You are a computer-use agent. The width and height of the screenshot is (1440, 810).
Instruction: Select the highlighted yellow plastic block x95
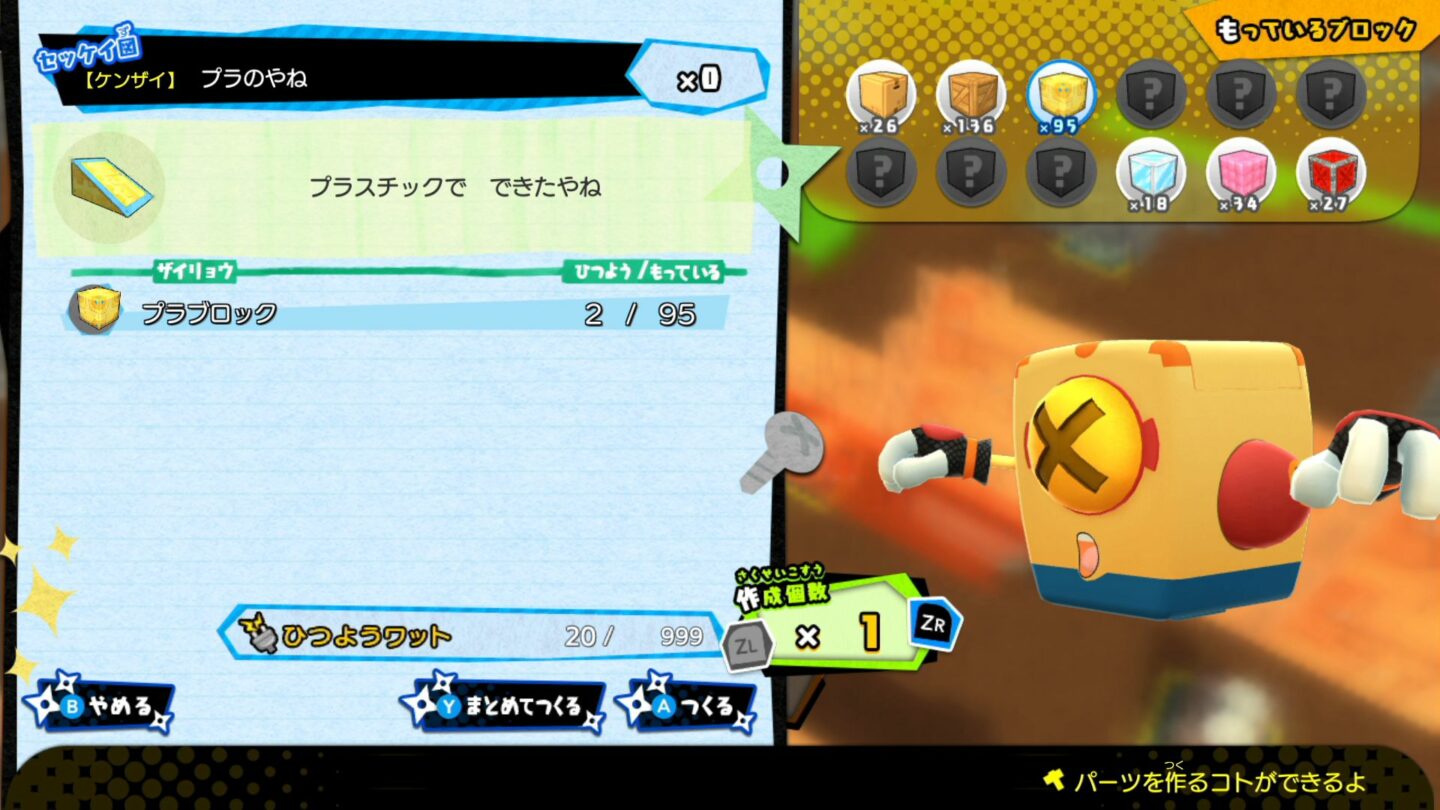pos(1063,92)
